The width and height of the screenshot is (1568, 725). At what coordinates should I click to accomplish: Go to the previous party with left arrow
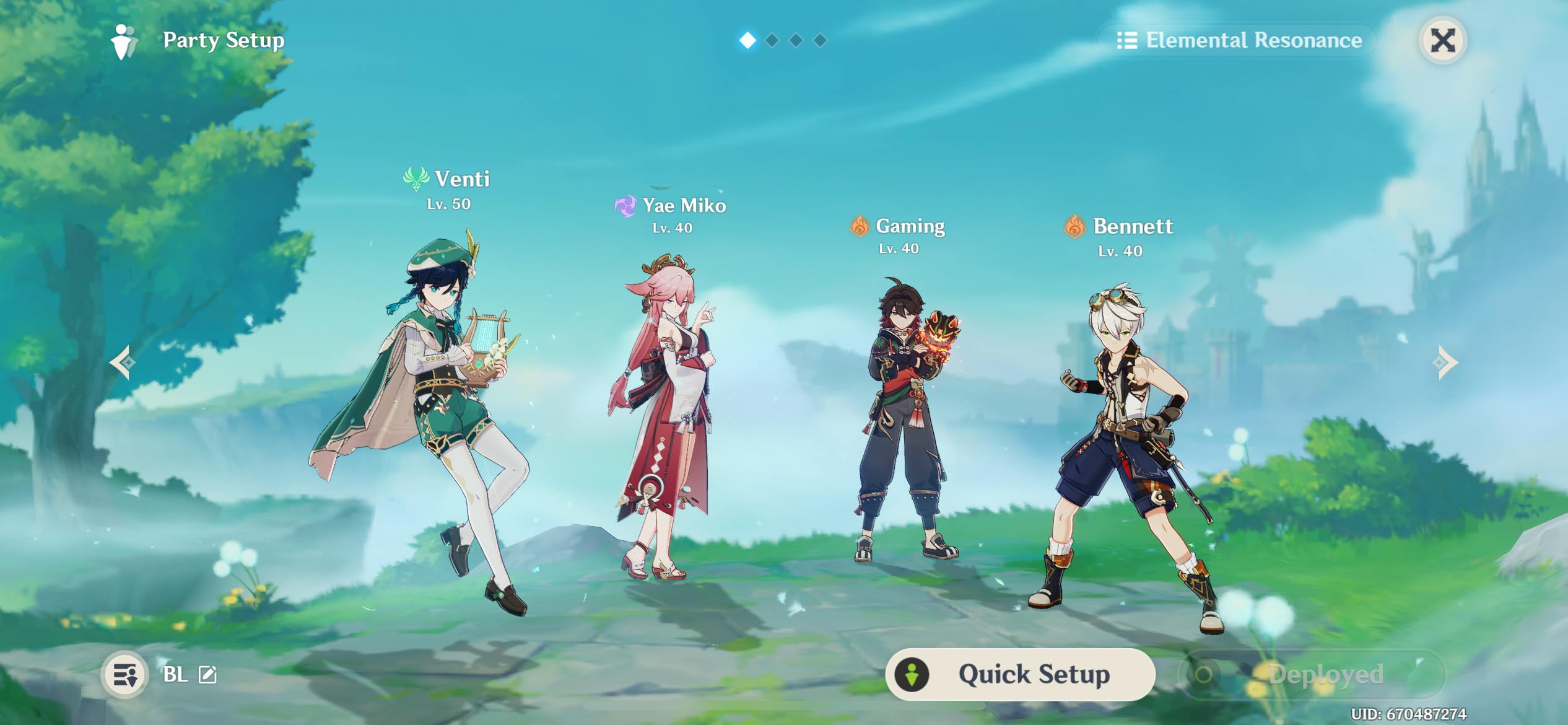123,362
